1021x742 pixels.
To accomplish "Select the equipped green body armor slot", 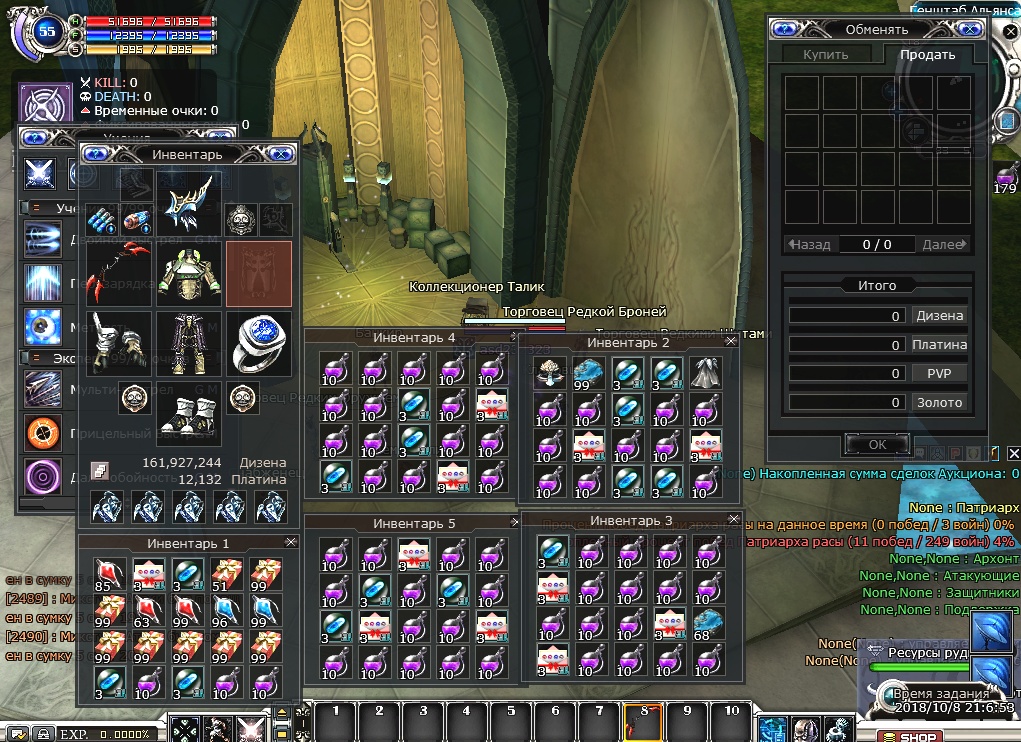I will pyautogui.click(x=189, y=273).
